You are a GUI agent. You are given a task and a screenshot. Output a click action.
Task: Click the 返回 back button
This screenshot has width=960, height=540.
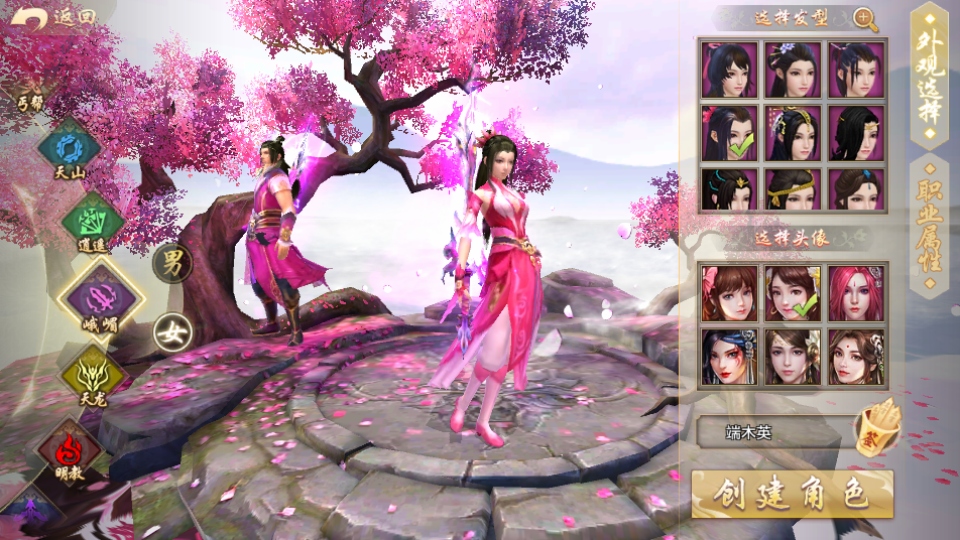[x=60, y=17]
